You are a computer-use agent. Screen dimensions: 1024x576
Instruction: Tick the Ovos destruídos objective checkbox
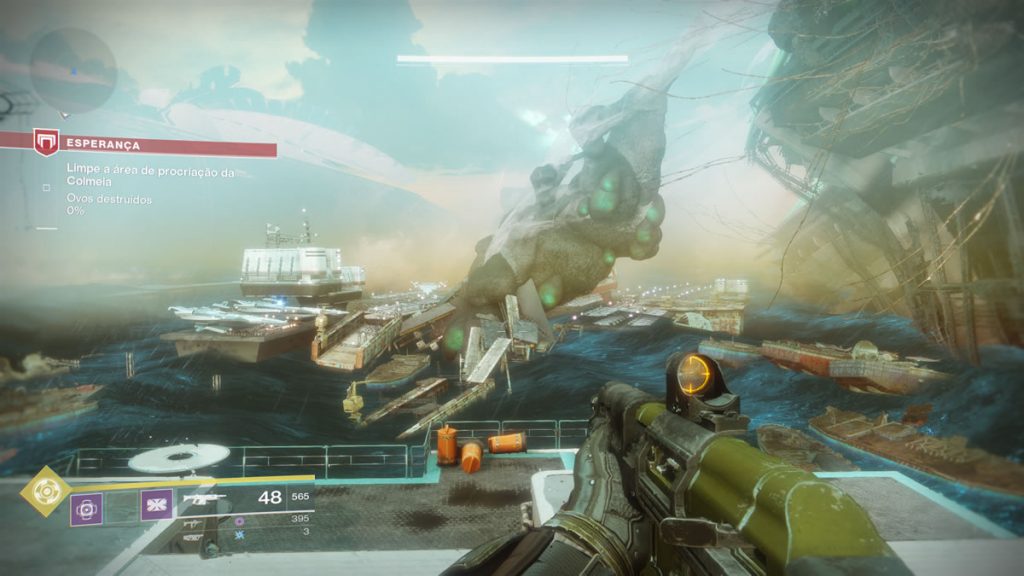pyautogui.click(x=46, y=186)
